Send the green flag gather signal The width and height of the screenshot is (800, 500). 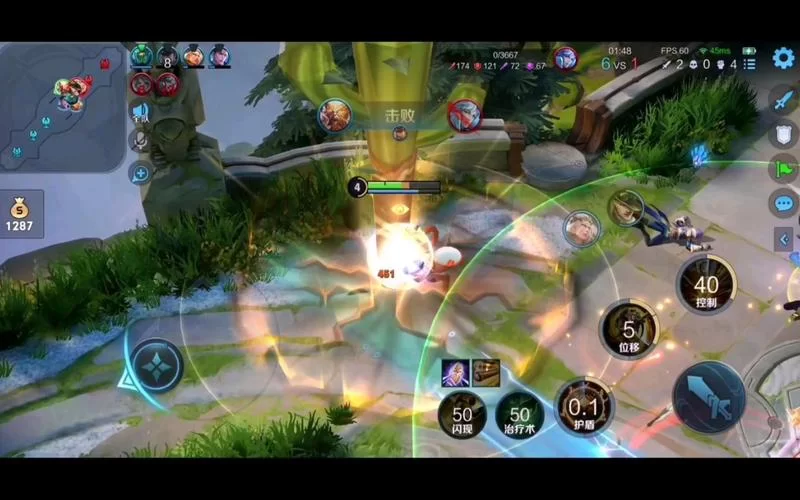(783, 168)
